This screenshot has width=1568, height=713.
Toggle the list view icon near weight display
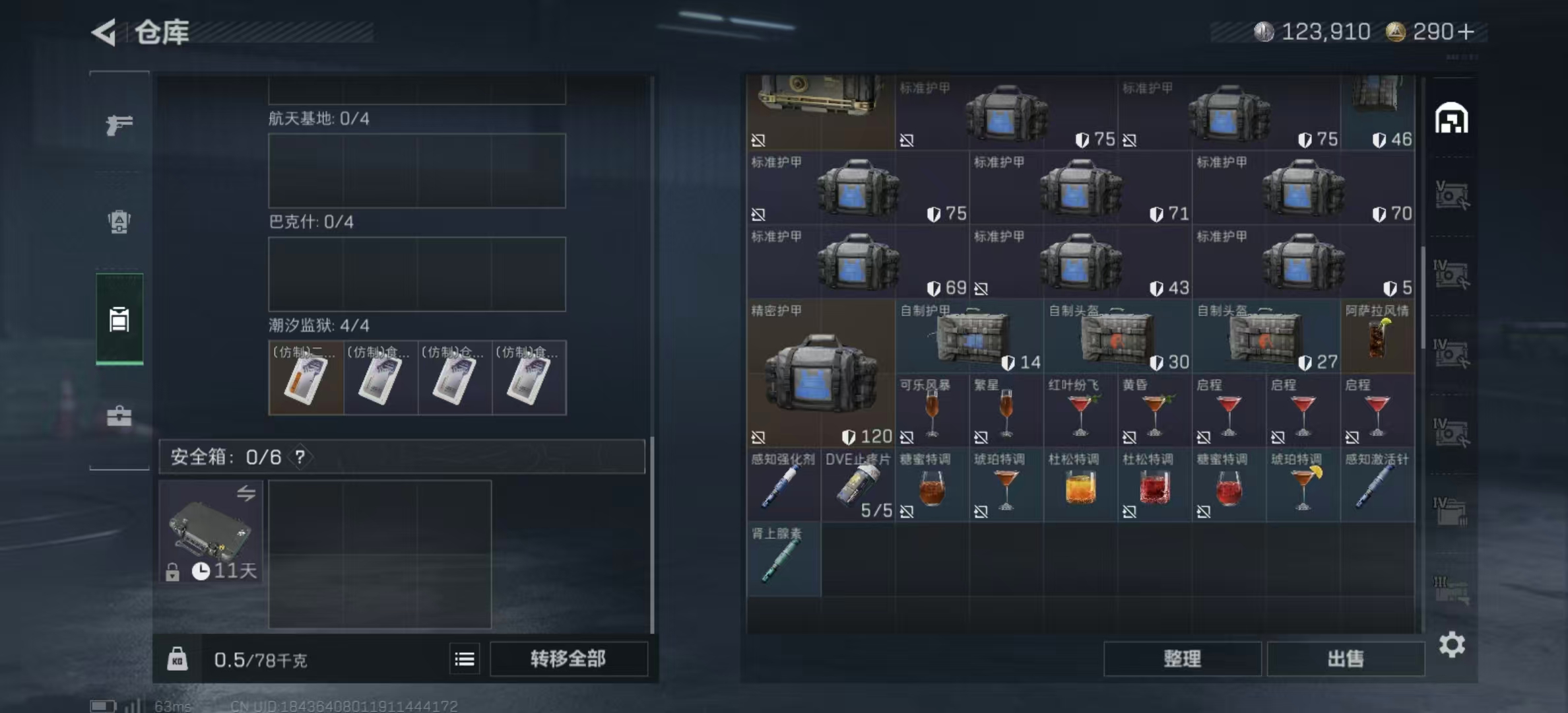point(464,659)
